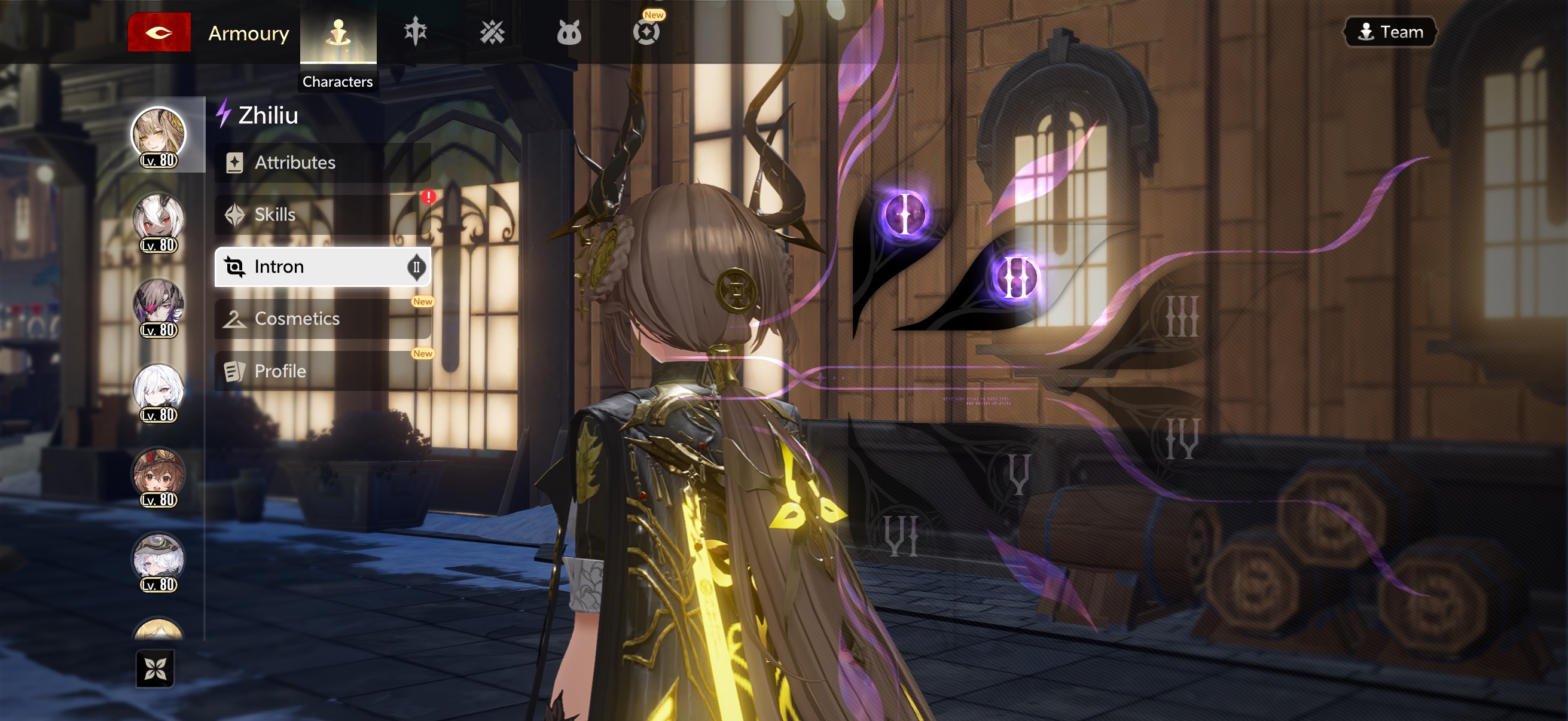This screenshot has width=1568, height=721.
Task: Click the red back button beside Armoury
Action: pos(159,32)
